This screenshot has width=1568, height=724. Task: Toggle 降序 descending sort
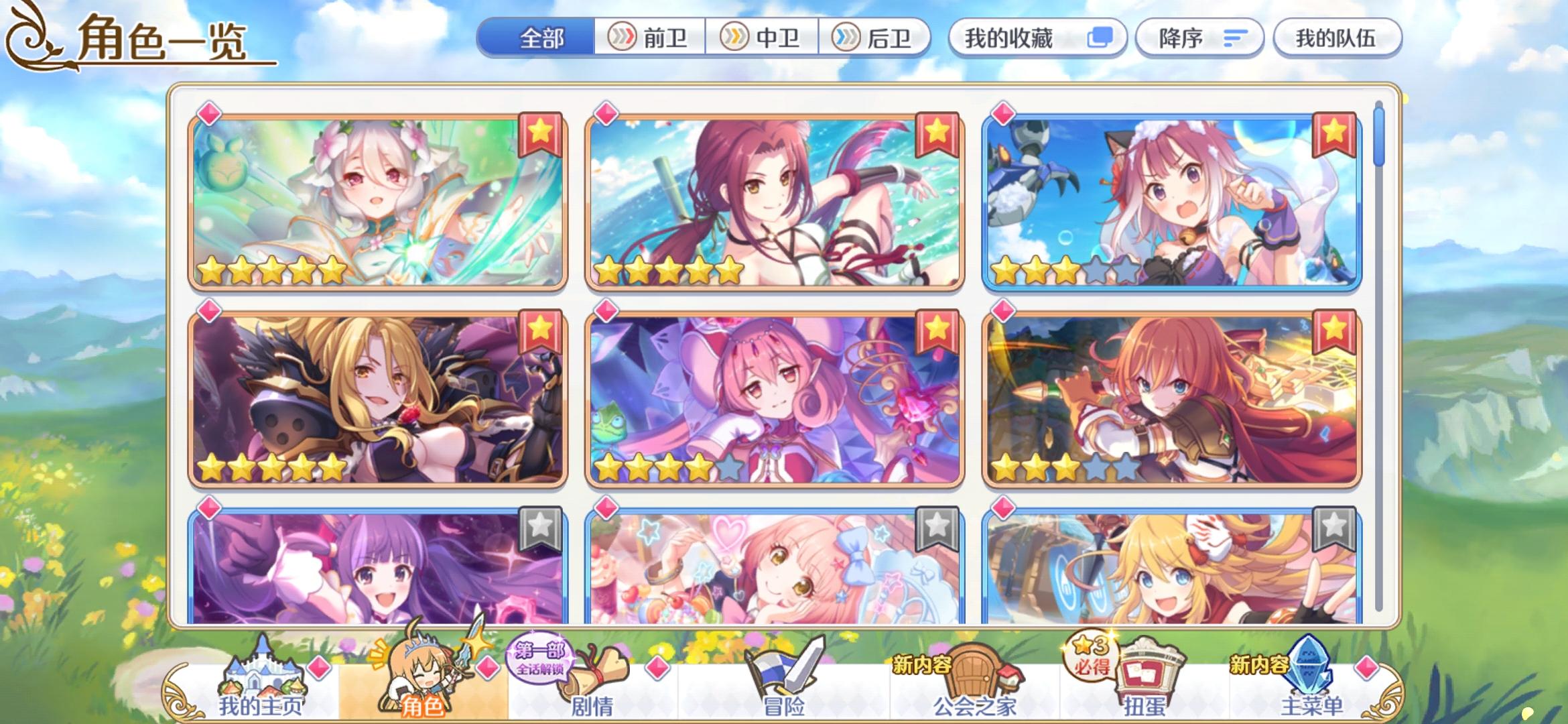click(x=1199, y=38)
